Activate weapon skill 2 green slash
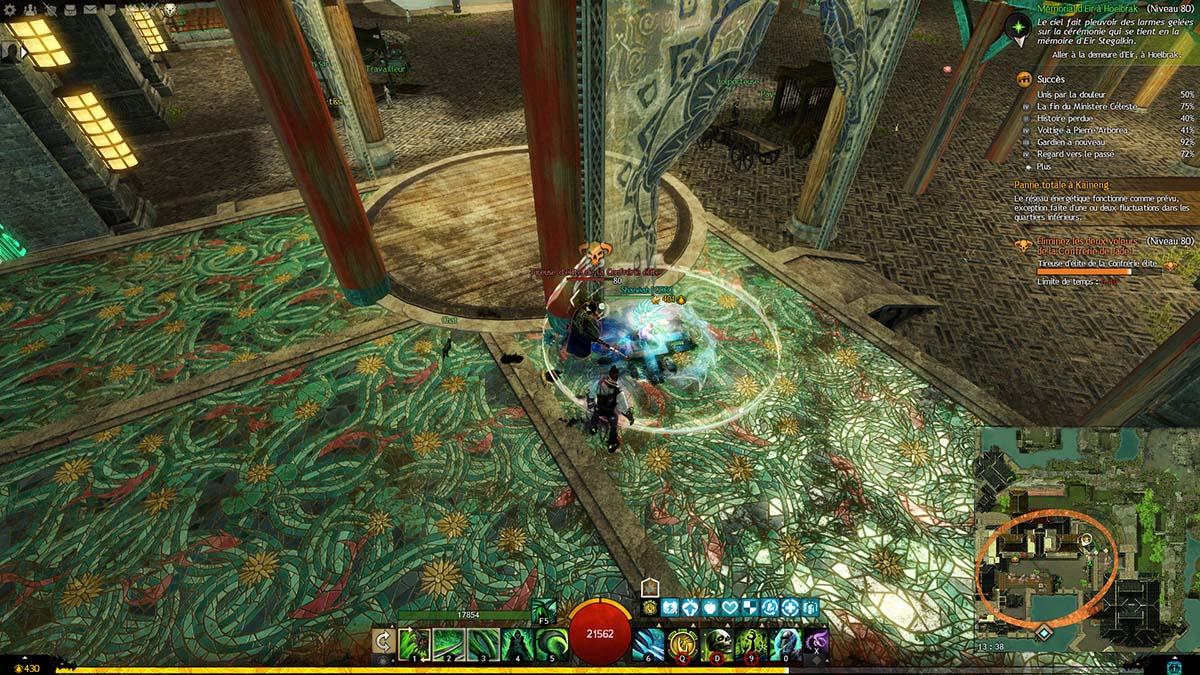The width and height of the screenshot is (1200, 675). click(447, 642)
